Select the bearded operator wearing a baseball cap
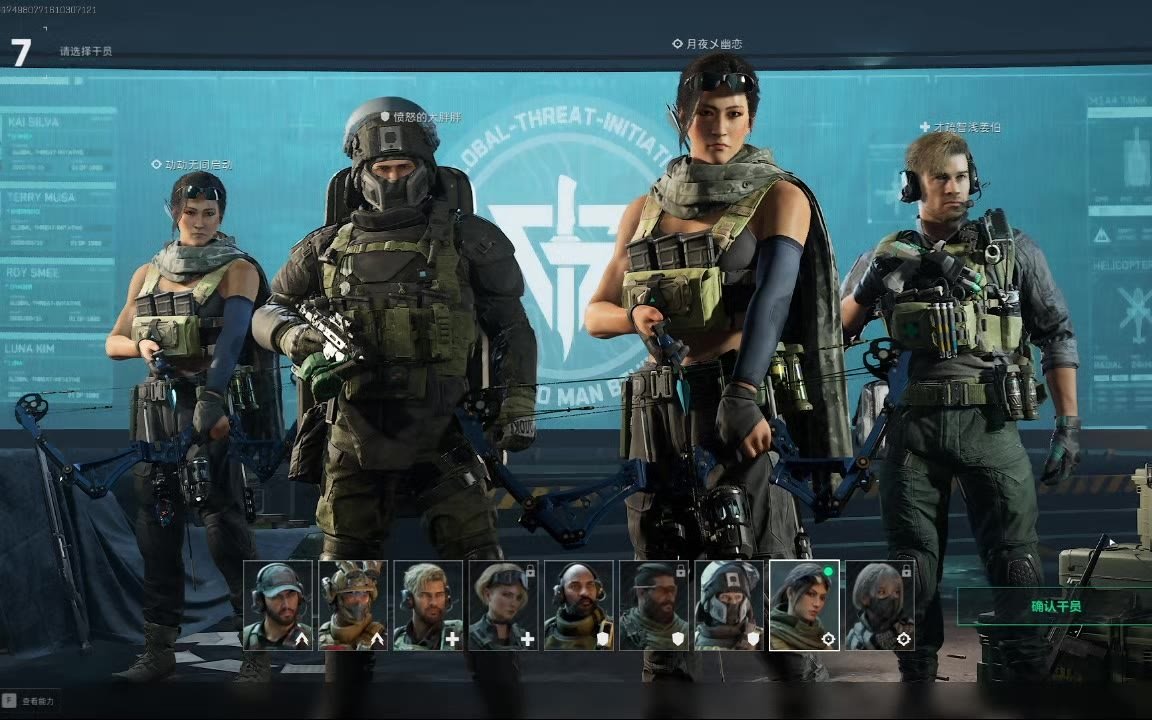The height and width of the screenshot is (720, 1152). (278, 605)
